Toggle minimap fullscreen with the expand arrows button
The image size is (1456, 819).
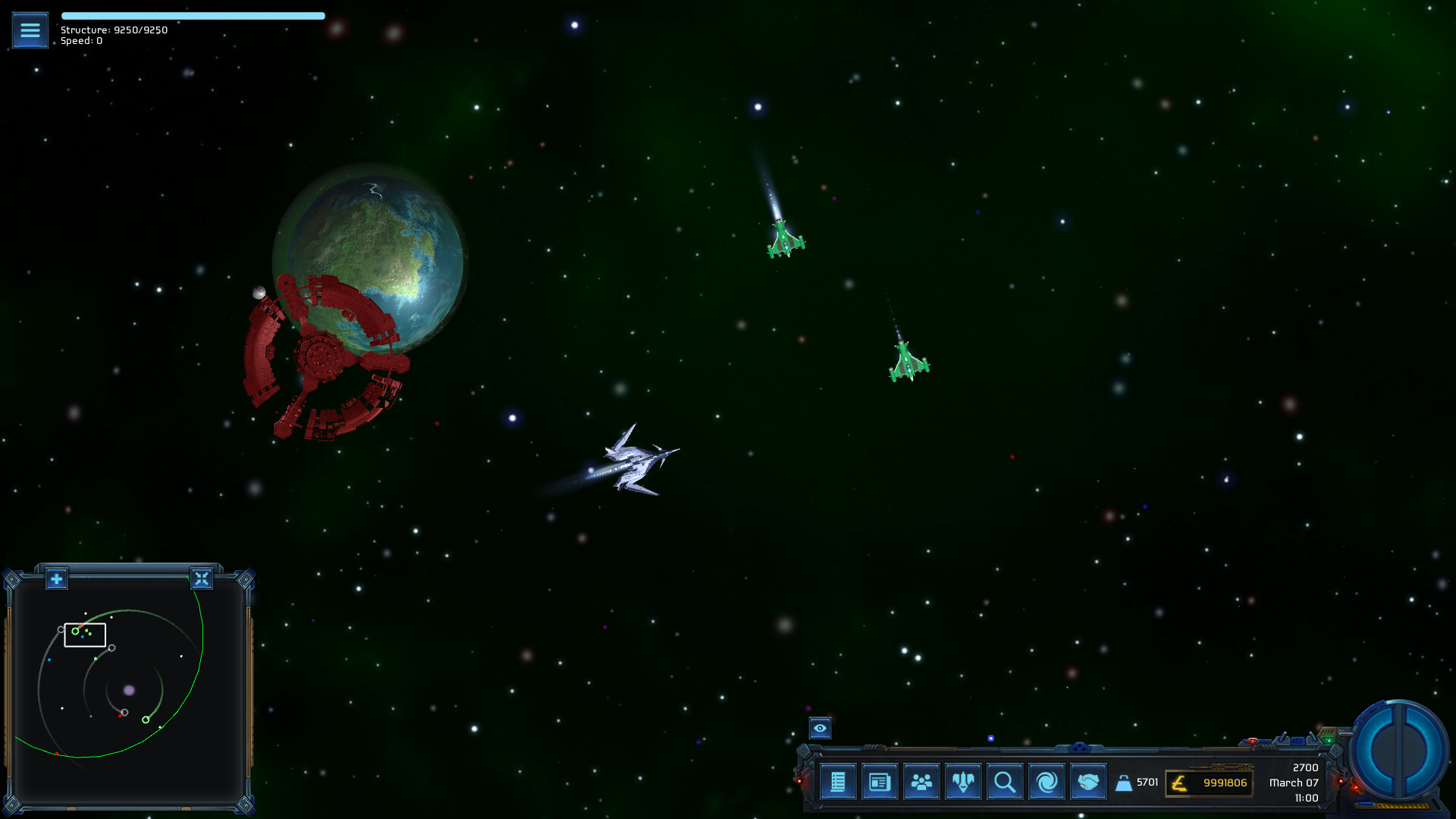tap(202, 579)
